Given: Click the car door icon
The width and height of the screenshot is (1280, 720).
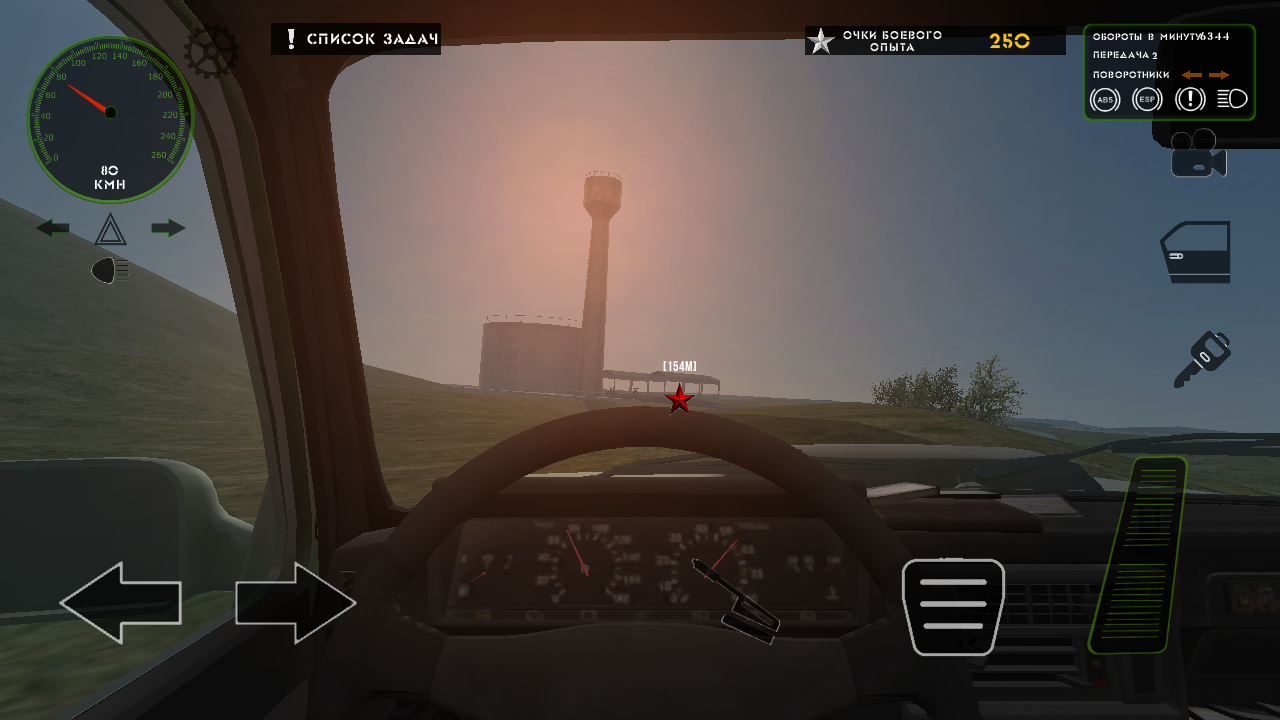Looking at the screenshot, I should point(1195,252).
